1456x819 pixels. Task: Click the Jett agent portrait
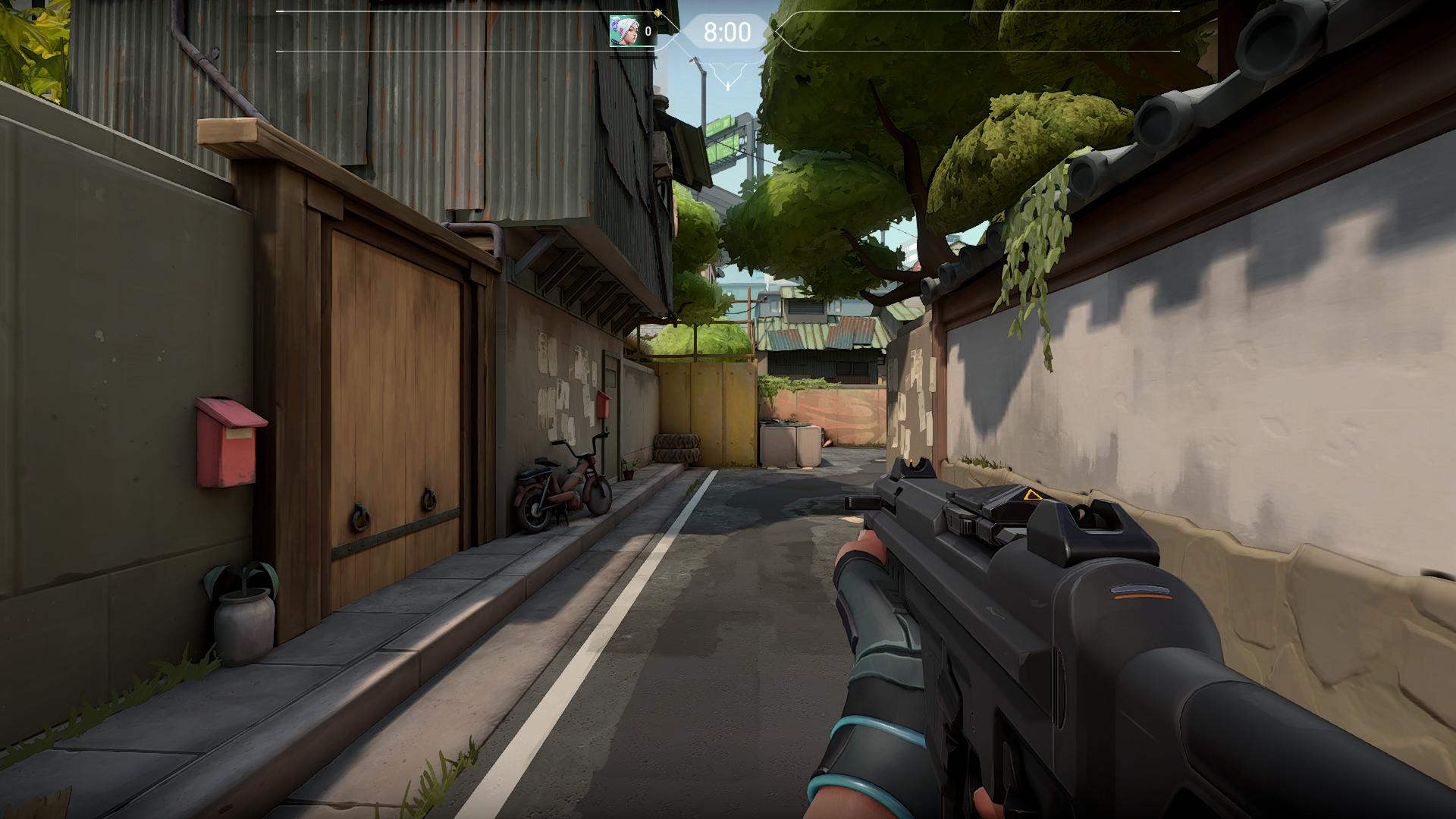pos(623,31)
